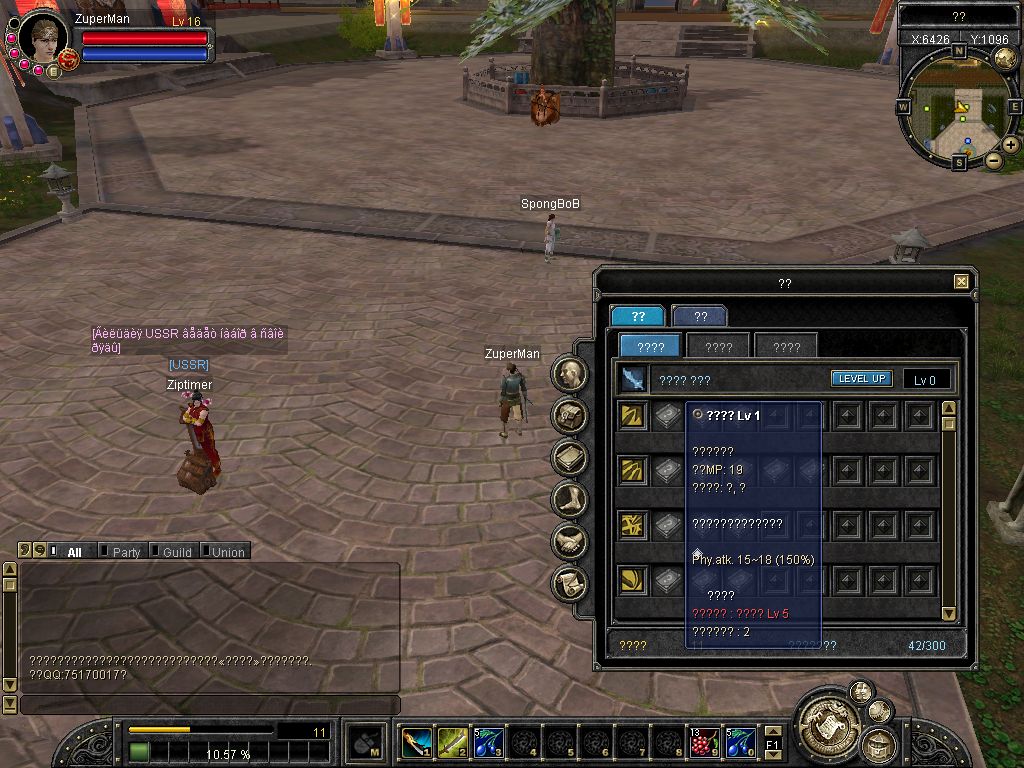Open the scroll quest side icon

click(x=571, y=583)
